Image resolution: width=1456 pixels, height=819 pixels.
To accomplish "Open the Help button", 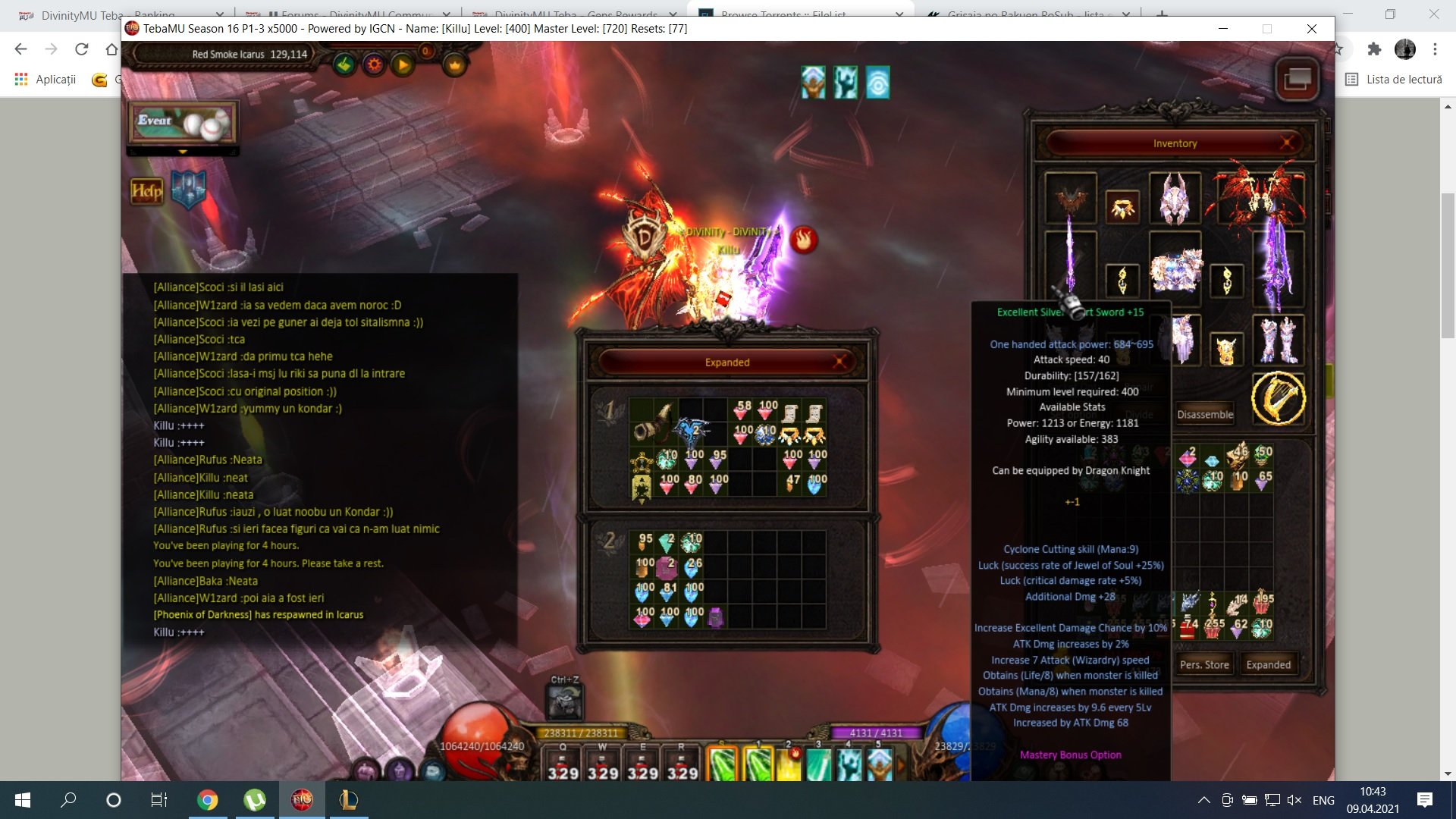I will (146, 191).
